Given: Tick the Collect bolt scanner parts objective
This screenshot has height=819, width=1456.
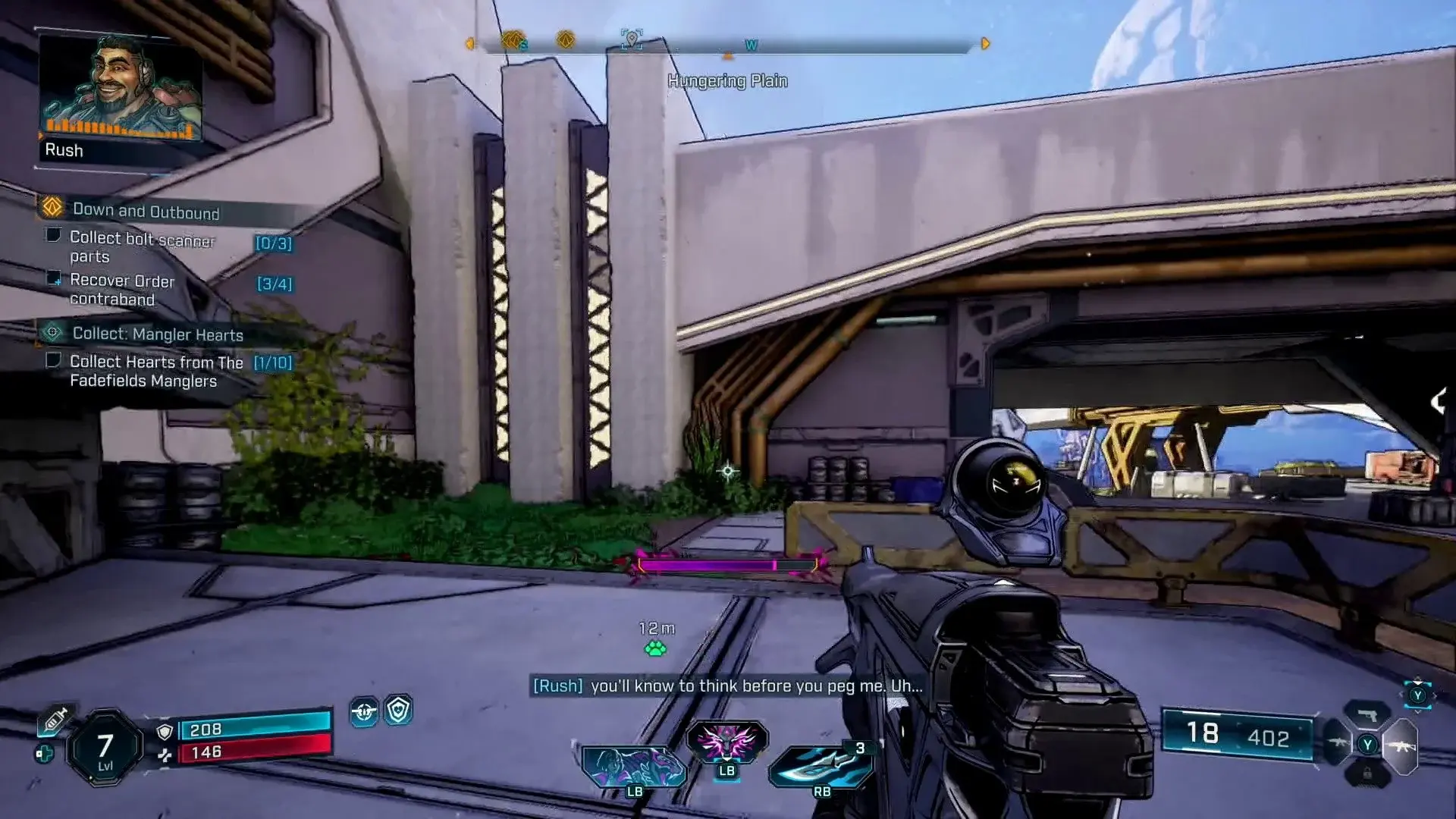Looking at the screenshot, I should click(x=54, y=236).
